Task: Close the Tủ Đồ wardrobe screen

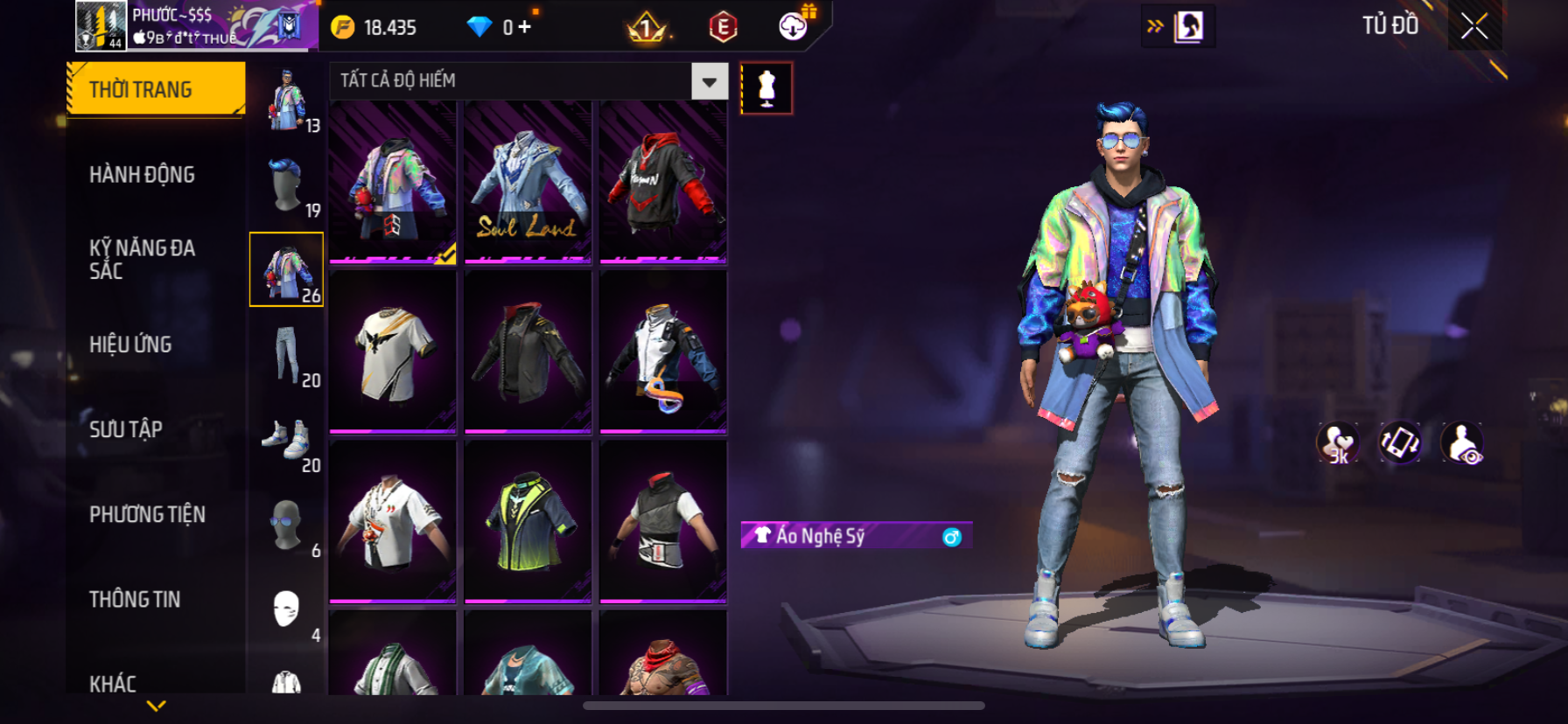Action: pos(1474,27)
